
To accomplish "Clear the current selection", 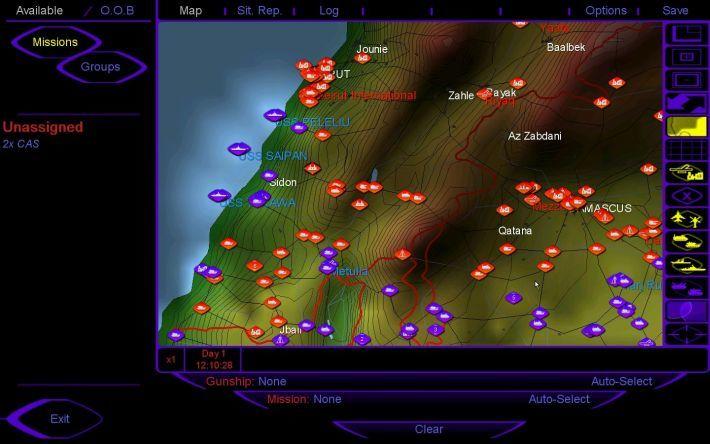I will click(428, 429).
